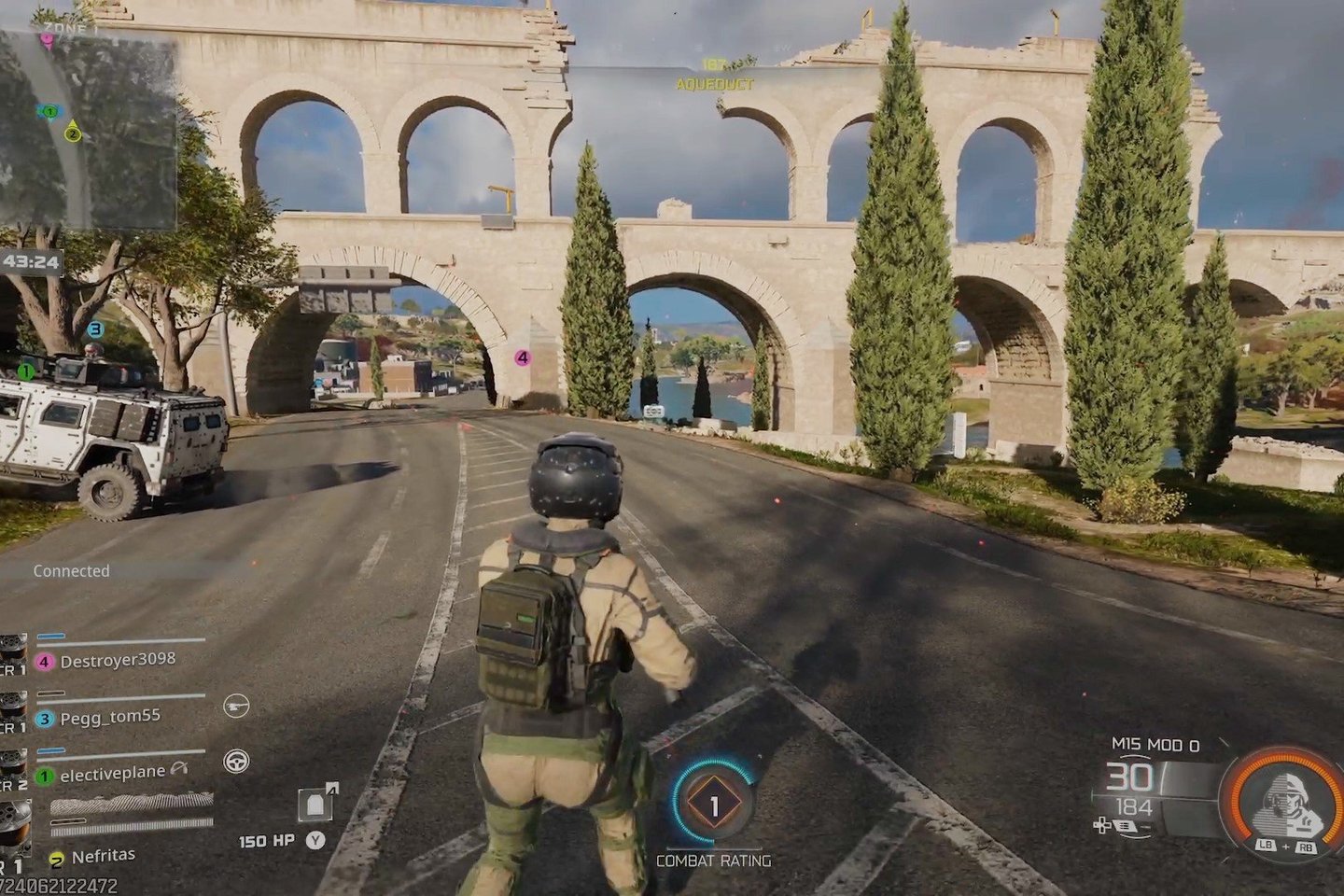Select squadmate electiveplane in squad list

tap(112, 774)
